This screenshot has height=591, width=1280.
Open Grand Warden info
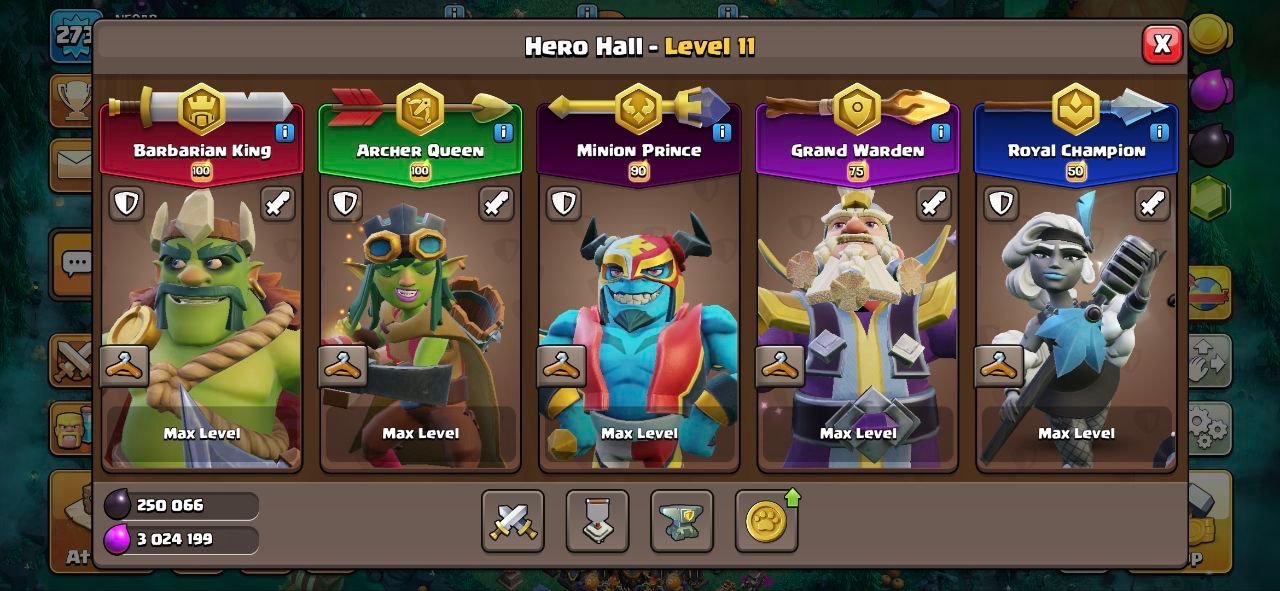pos(940,131)
